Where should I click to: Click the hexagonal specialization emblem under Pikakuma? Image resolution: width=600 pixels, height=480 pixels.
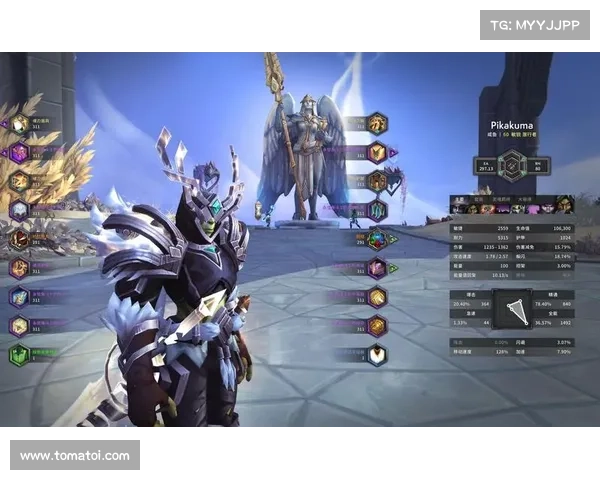click(x=512, y=163)
